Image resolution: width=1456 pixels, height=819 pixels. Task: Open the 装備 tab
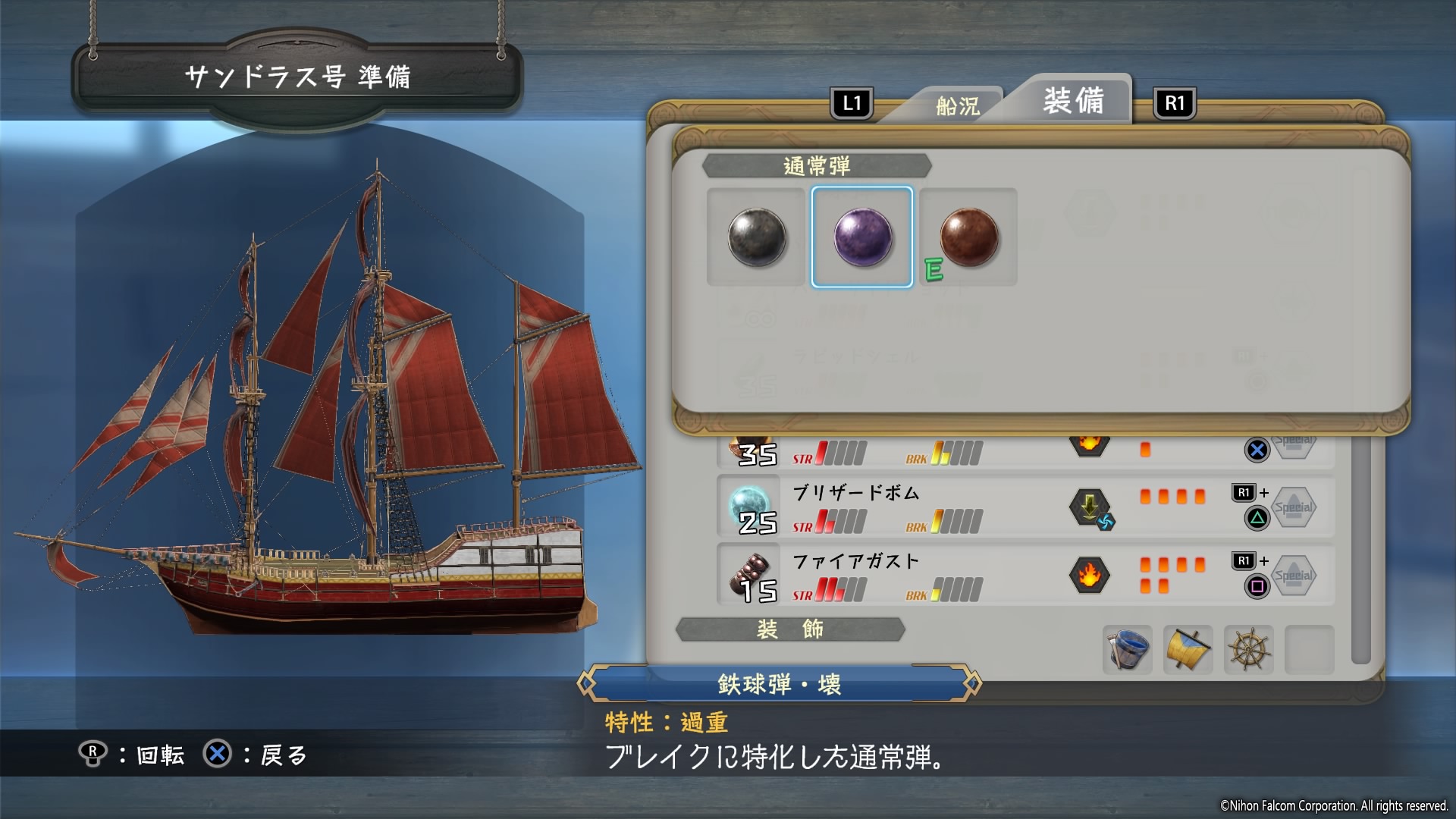(x=1073, y=101)
